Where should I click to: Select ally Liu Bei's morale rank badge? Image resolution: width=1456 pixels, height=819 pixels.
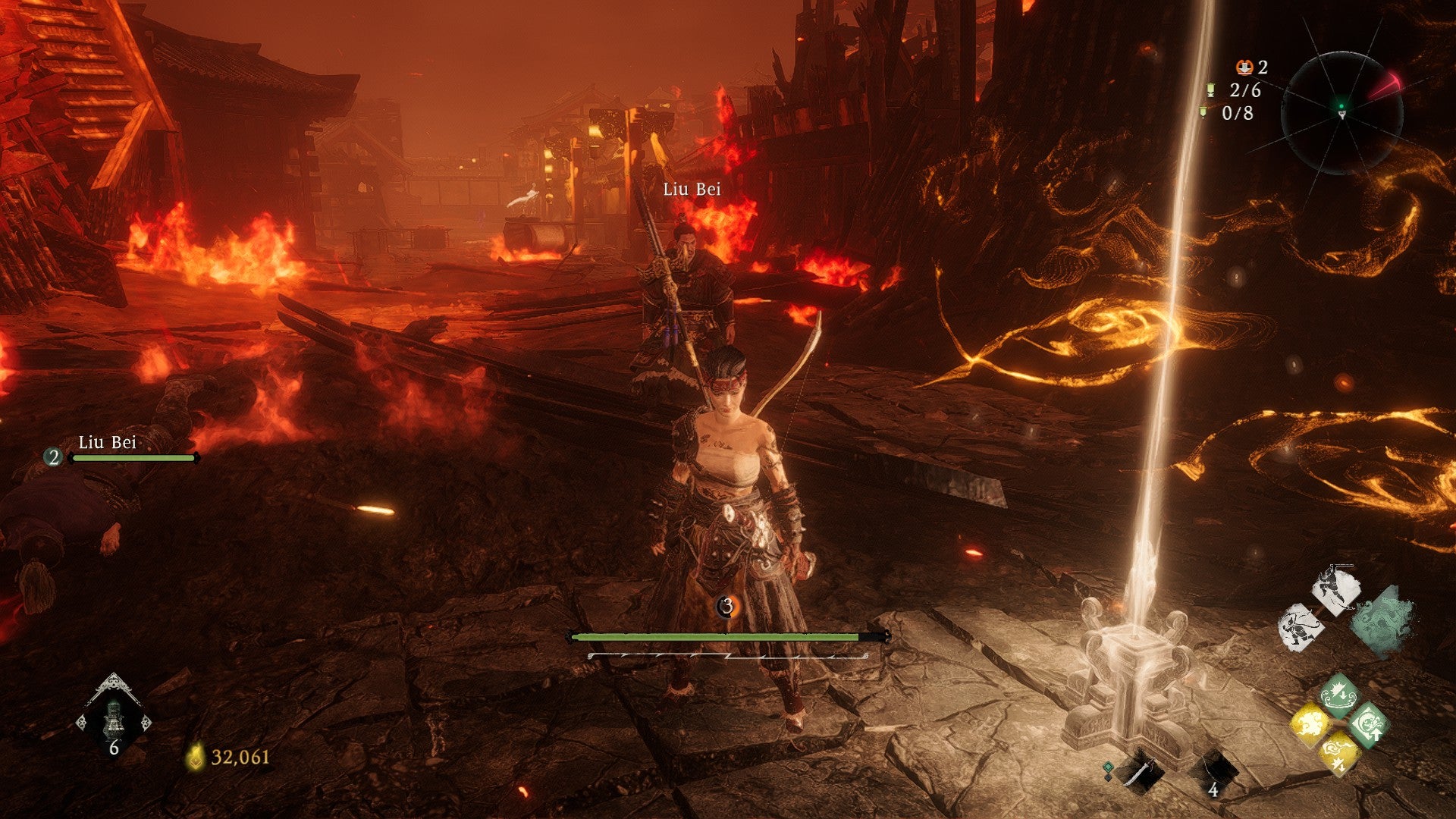click(x=53, y=457)
